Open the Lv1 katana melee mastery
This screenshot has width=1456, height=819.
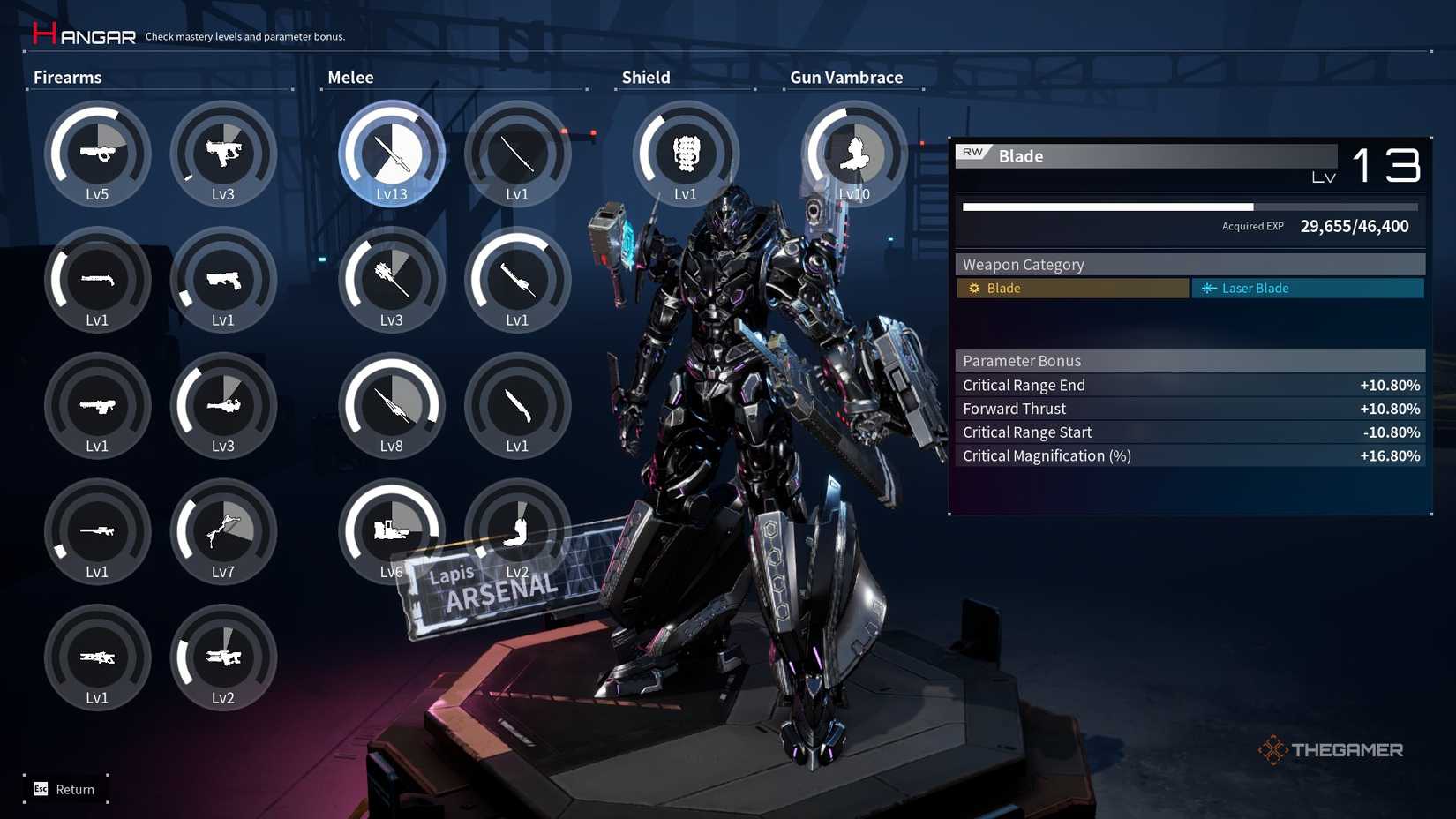[x=518, y=154]
